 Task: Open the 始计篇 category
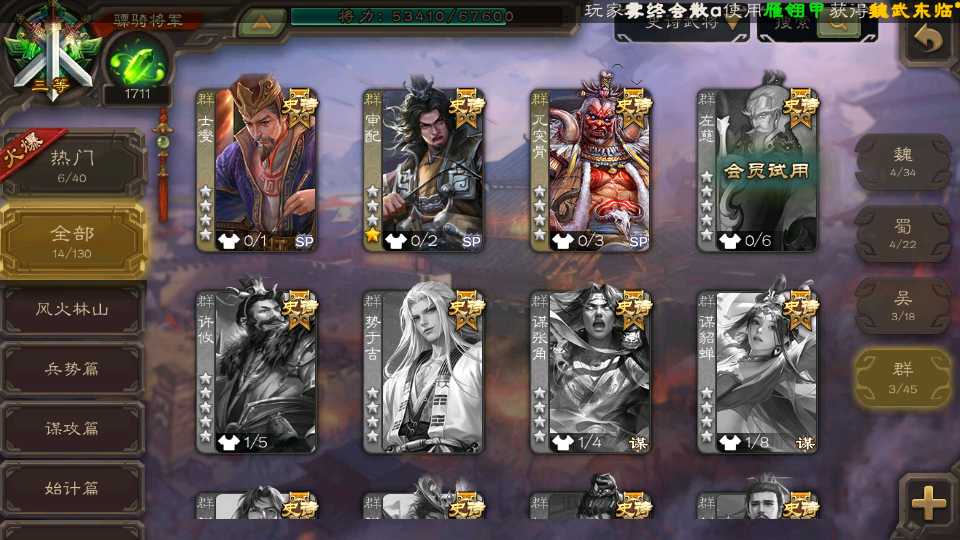(73, 488)
